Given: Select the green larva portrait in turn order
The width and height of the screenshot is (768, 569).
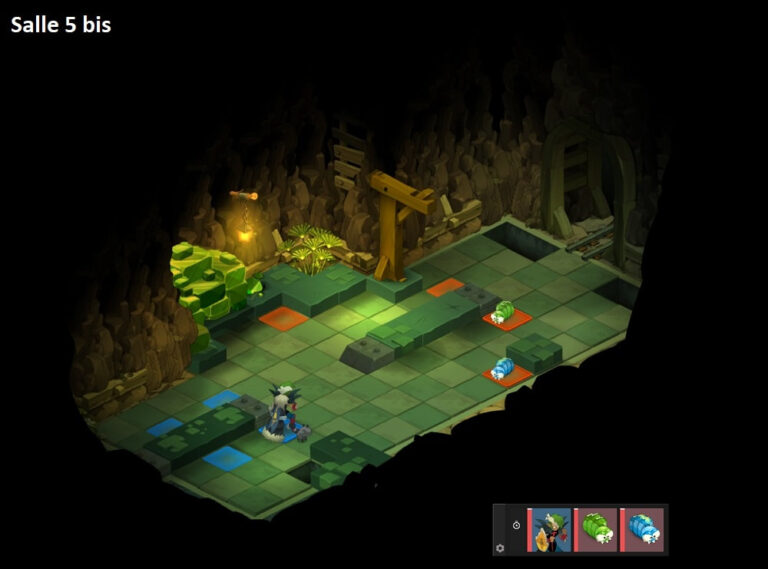Looking at the screenshot, I should click(597, 530).
